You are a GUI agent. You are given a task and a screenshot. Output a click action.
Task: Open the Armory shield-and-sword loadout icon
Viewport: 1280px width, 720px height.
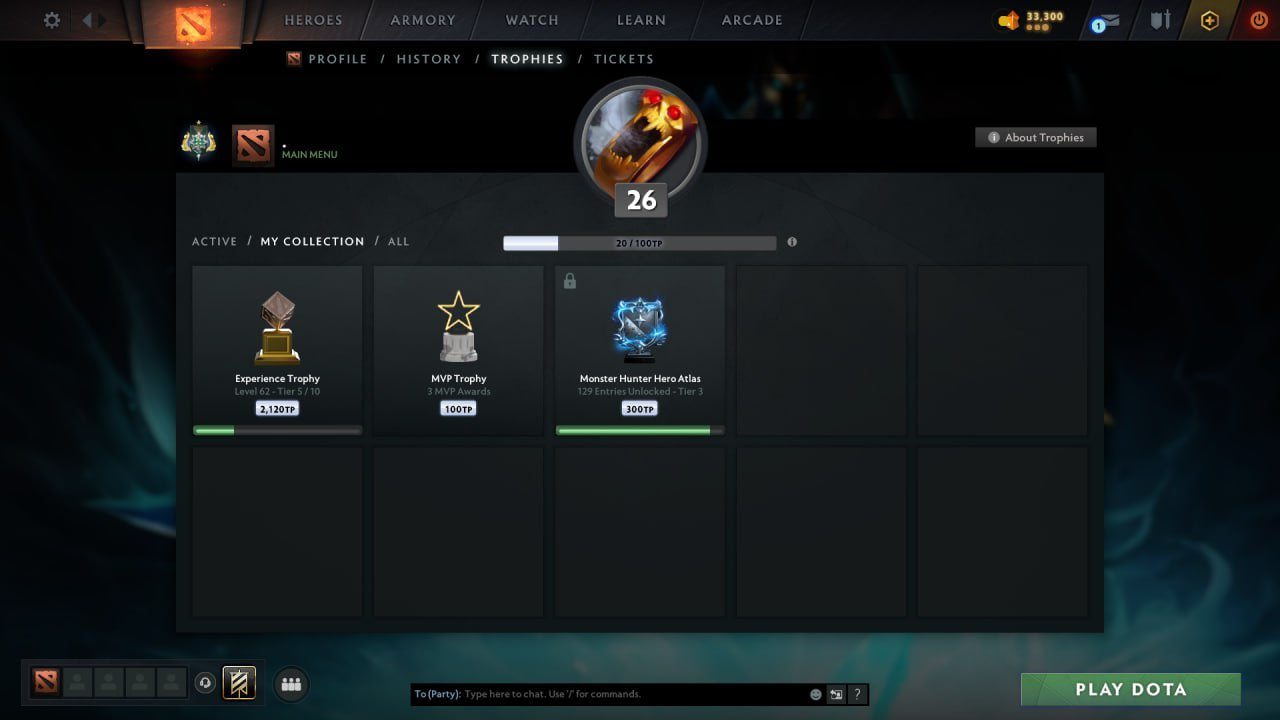pyautogui.click(x=1159, y=18)
